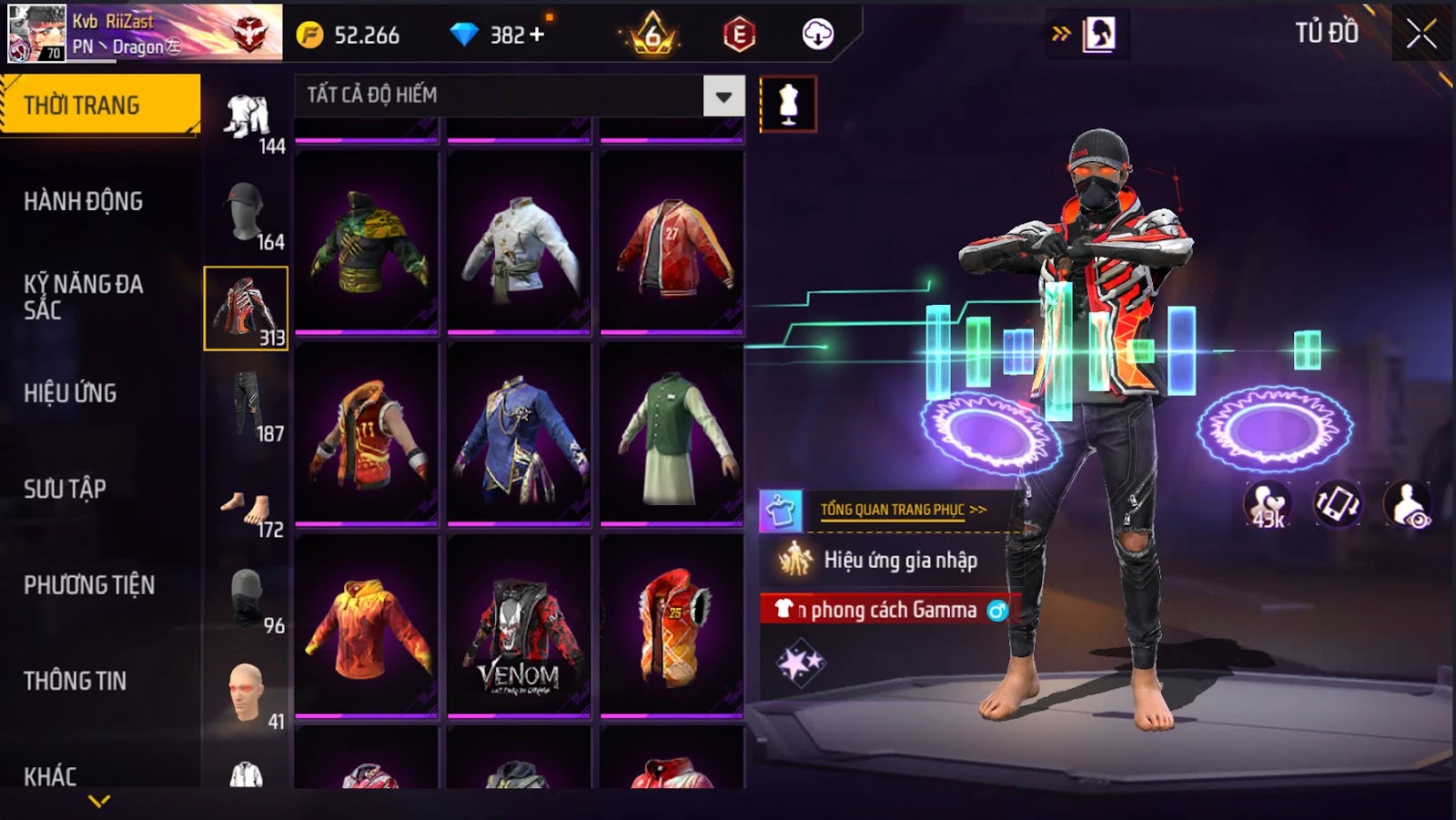Select the hat category with 164 items
The width and height of the screenshot is (1456, 820).
(247, 215)
